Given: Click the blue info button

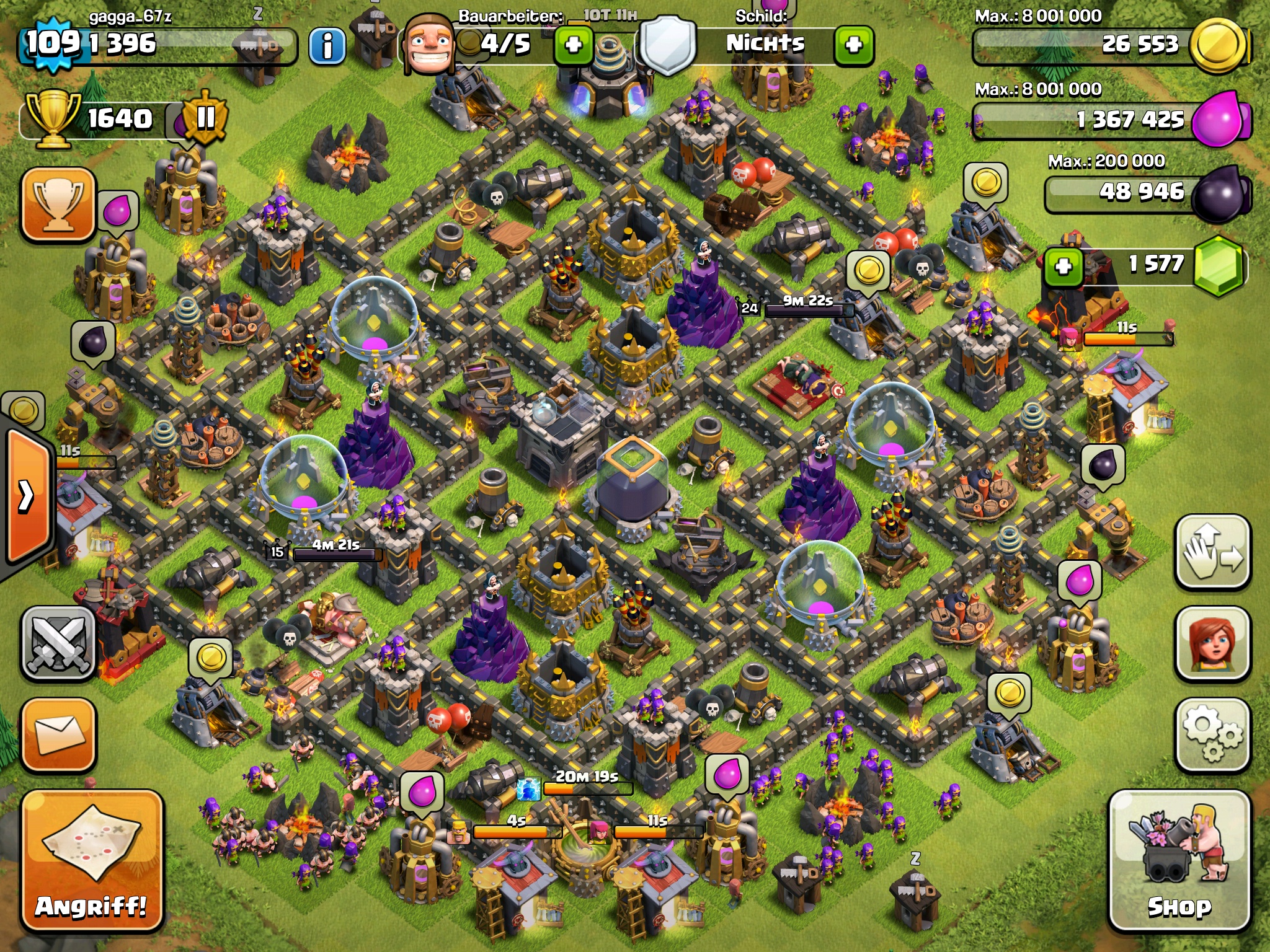Looking at the screenshot, I should tap(327, 45).
